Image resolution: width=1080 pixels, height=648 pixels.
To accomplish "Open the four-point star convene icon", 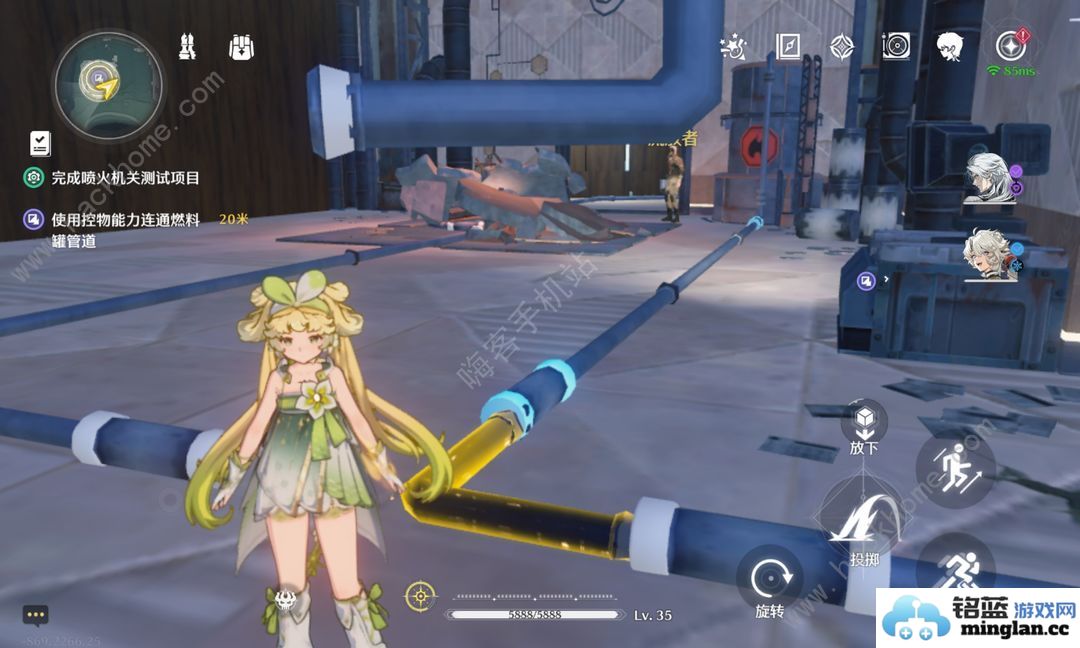I will [842, 46].
